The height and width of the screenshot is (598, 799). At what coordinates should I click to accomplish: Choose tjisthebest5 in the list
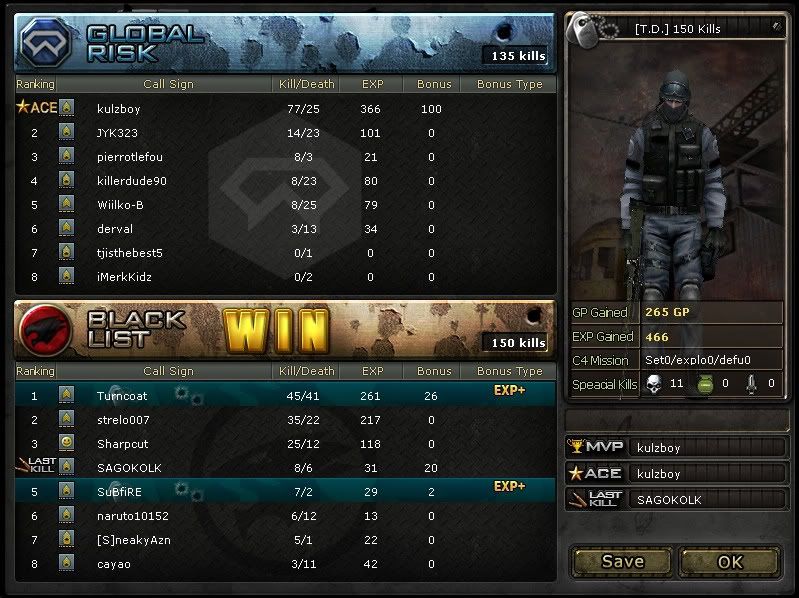pos(130,253)
